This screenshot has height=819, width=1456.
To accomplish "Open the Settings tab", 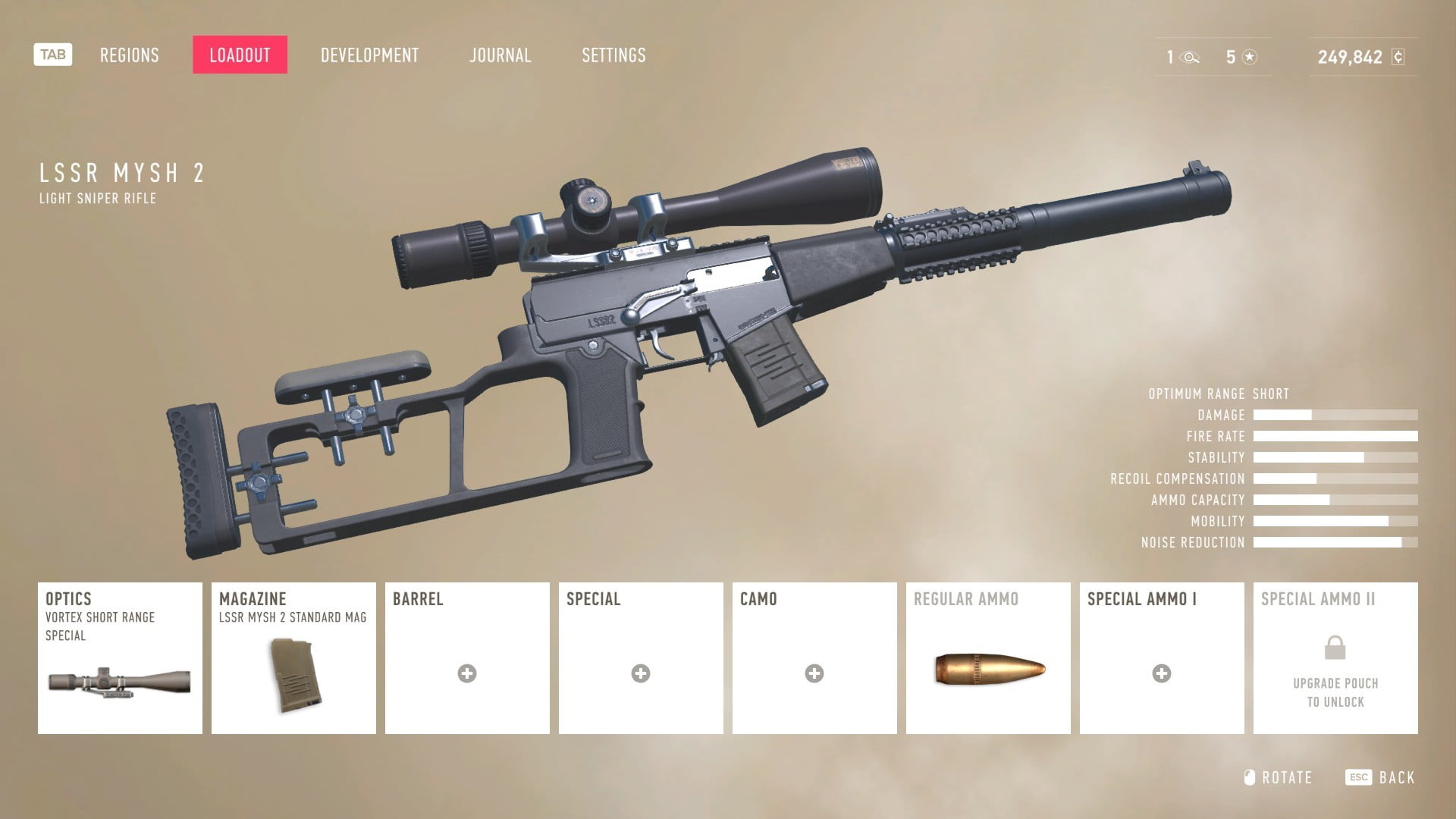I will point(613,55).
